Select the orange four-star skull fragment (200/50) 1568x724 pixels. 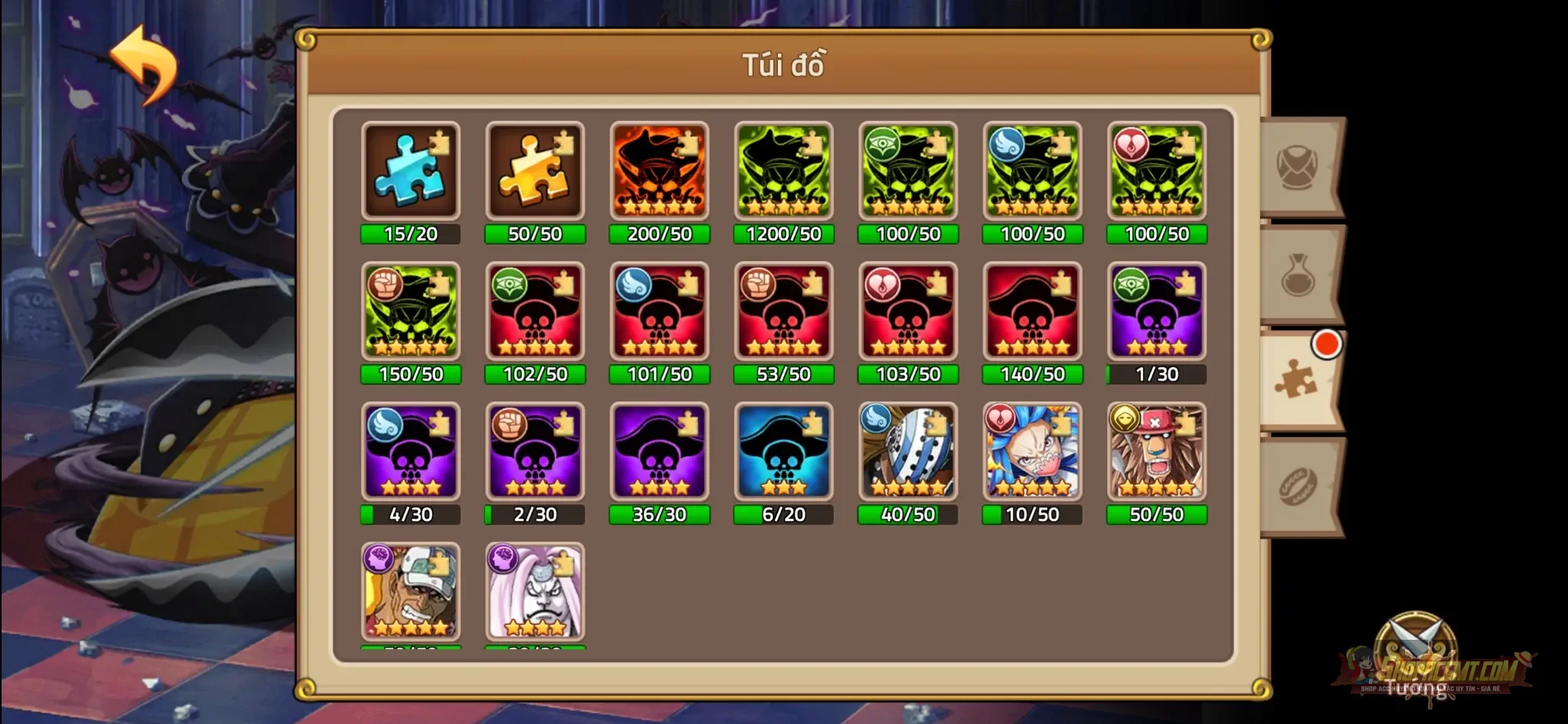(x=659, y=170)
